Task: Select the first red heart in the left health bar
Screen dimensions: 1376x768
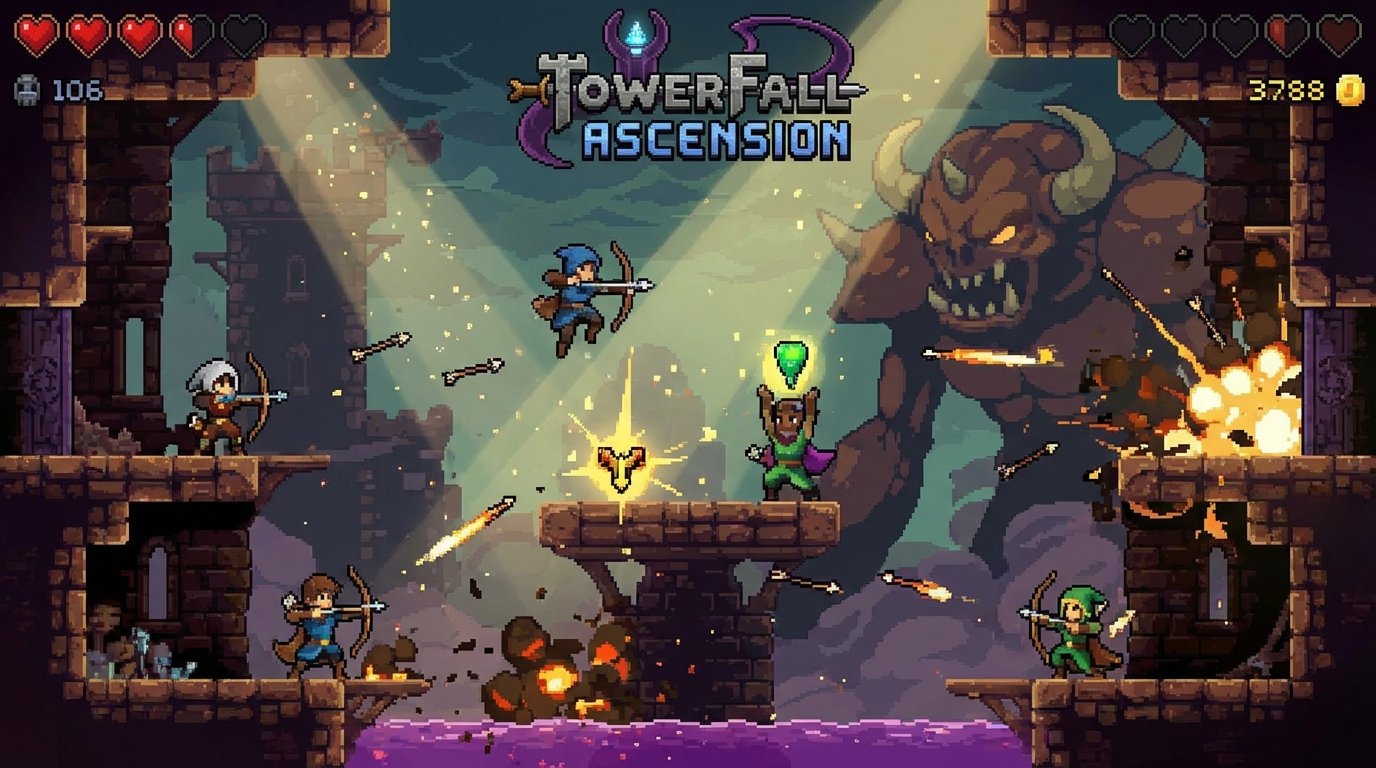Action: click(34, 32)
